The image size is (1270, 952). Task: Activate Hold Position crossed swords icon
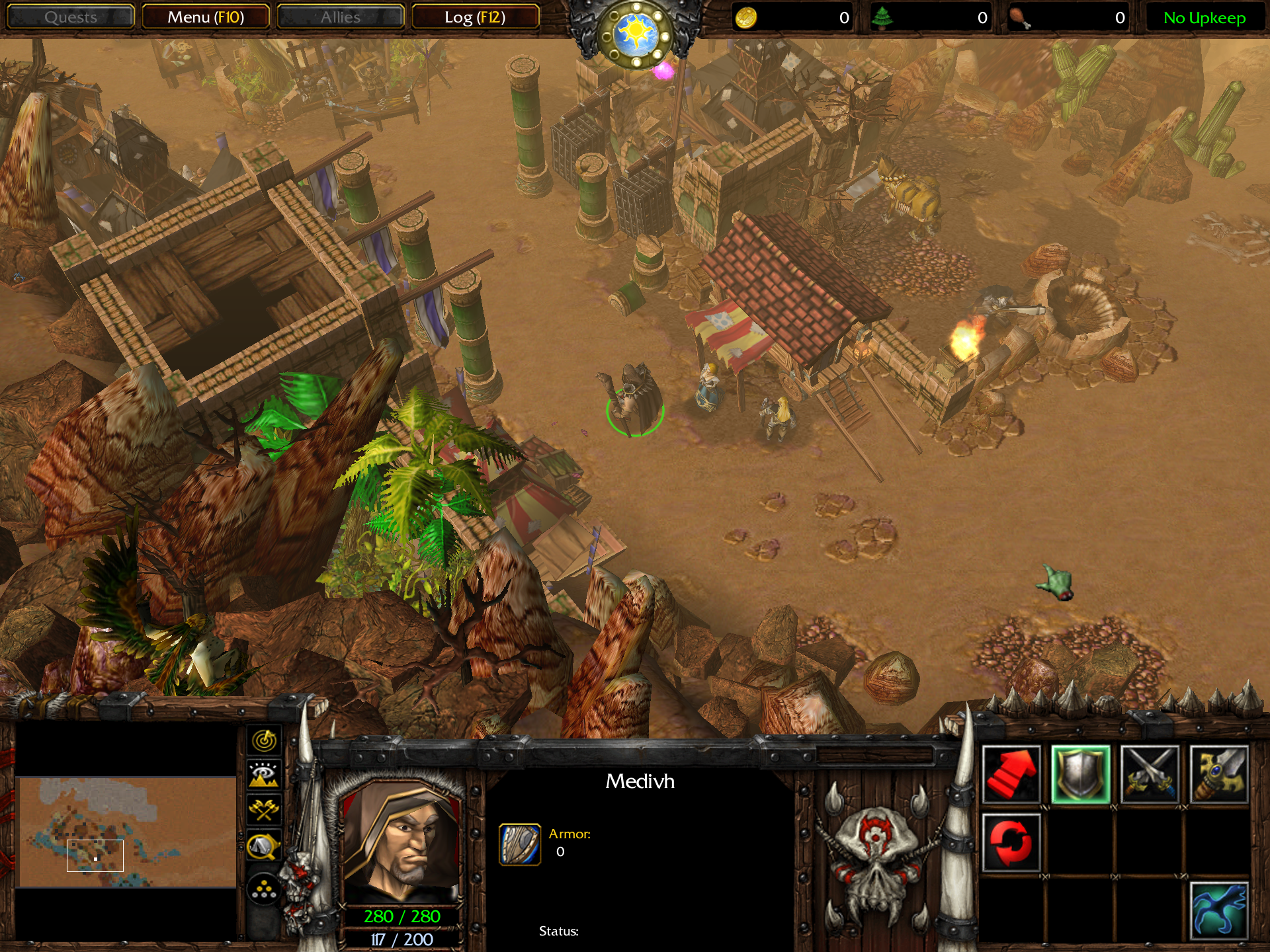(1150, 775)
